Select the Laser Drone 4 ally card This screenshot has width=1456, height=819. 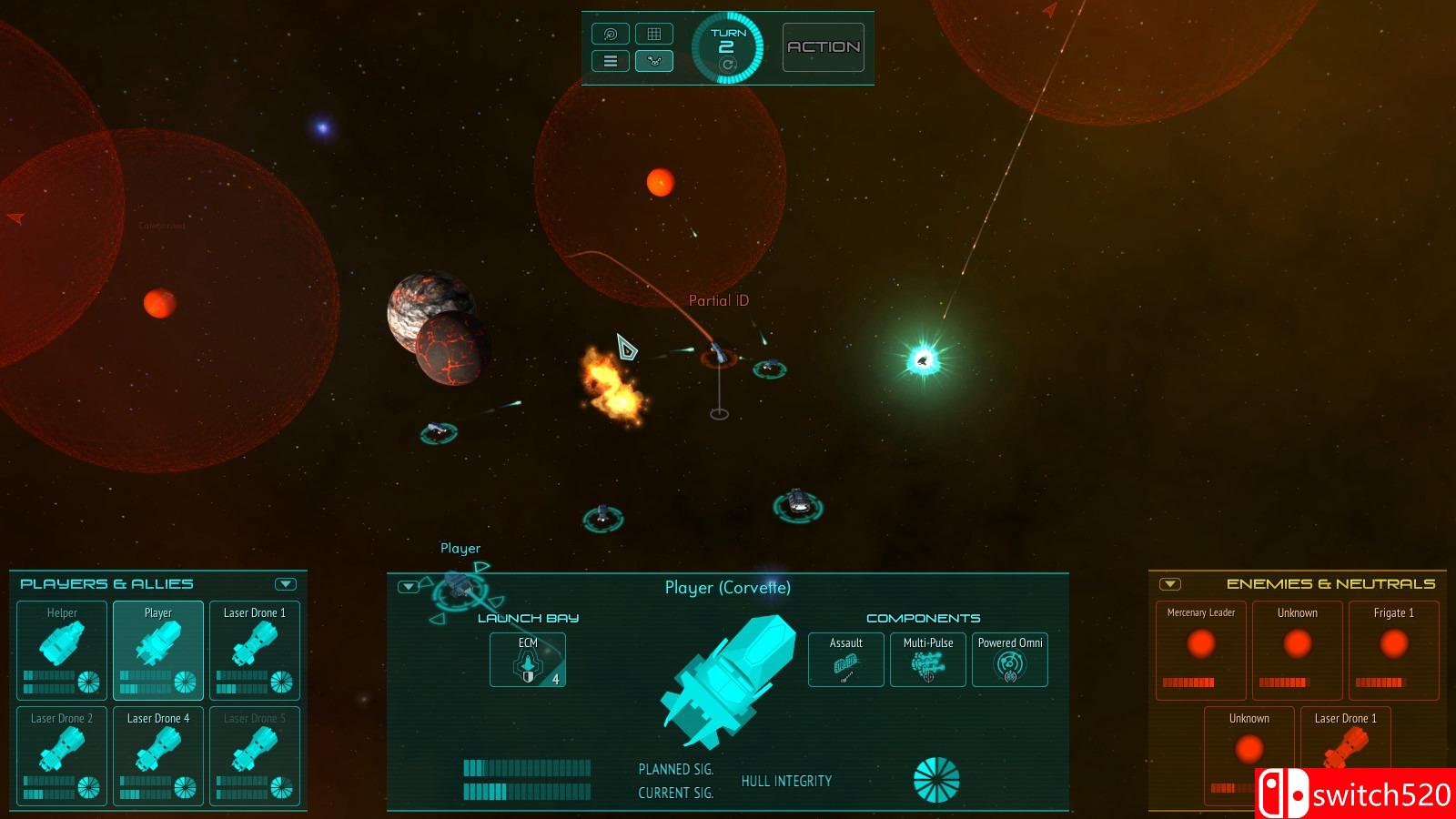coord(158,755)
